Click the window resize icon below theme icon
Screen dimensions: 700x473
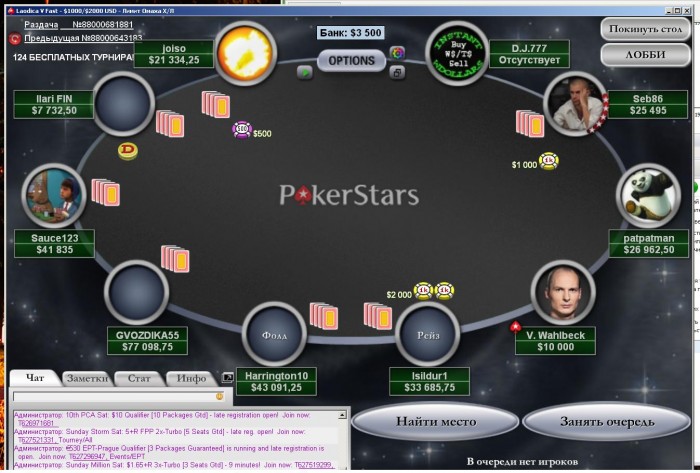tap(397, 73)
